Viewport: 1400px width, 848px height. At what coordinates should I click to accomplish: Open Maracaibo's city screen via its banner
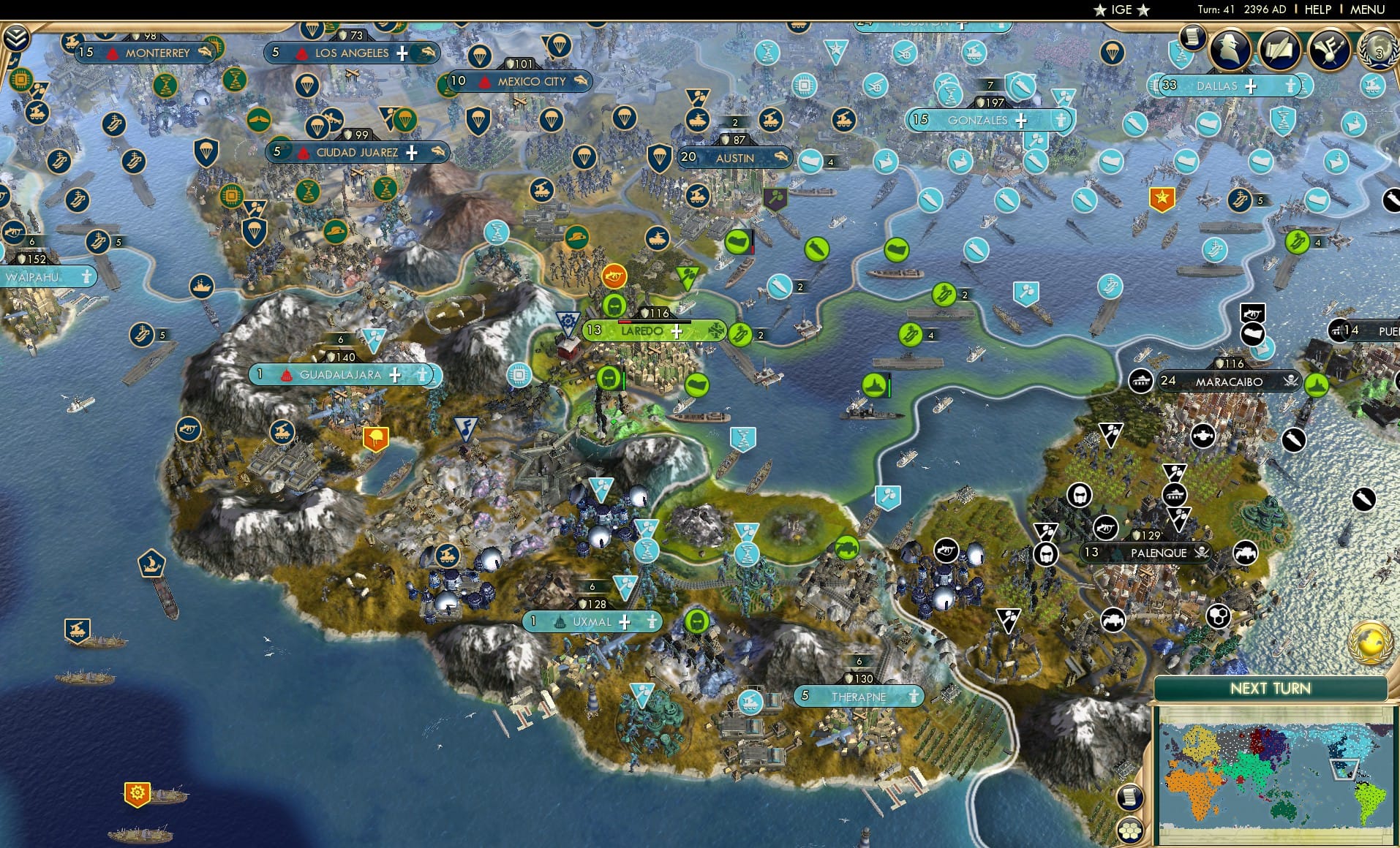(1229, 381)
